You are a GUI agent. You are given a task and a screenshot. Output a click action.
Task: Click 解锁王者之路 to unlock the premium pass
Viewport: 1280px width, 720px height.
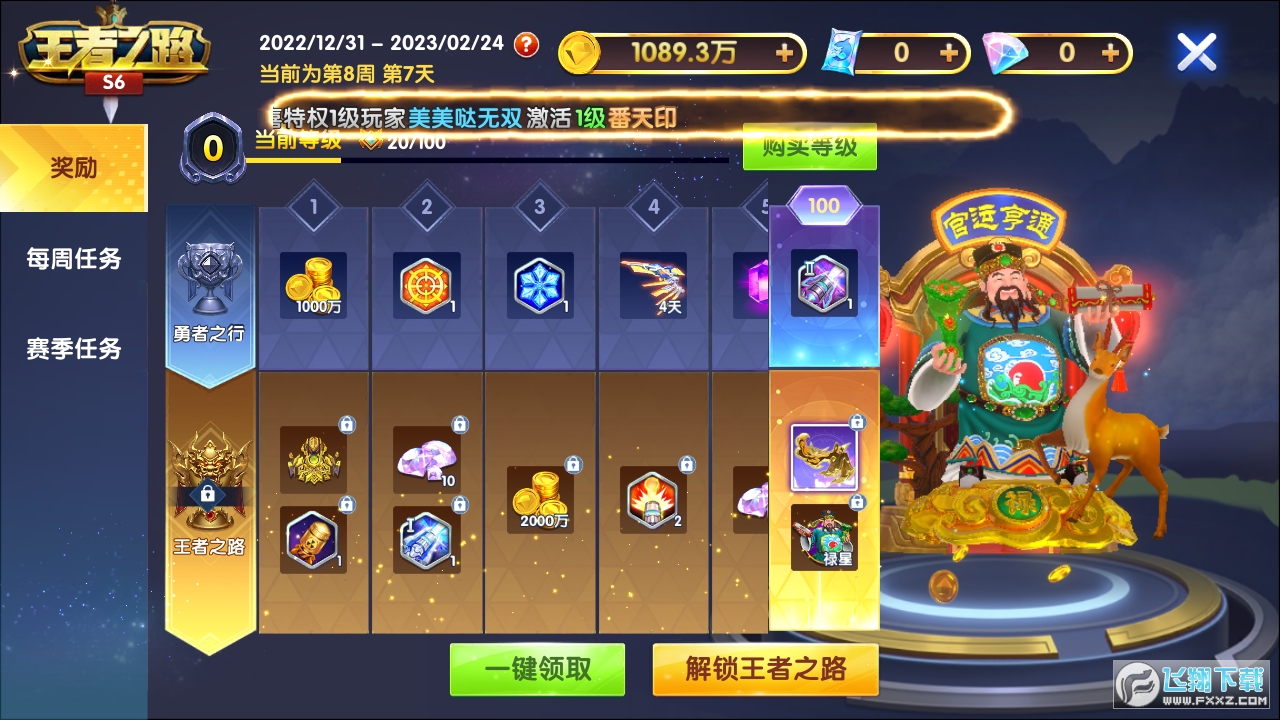tap(766, 669)
